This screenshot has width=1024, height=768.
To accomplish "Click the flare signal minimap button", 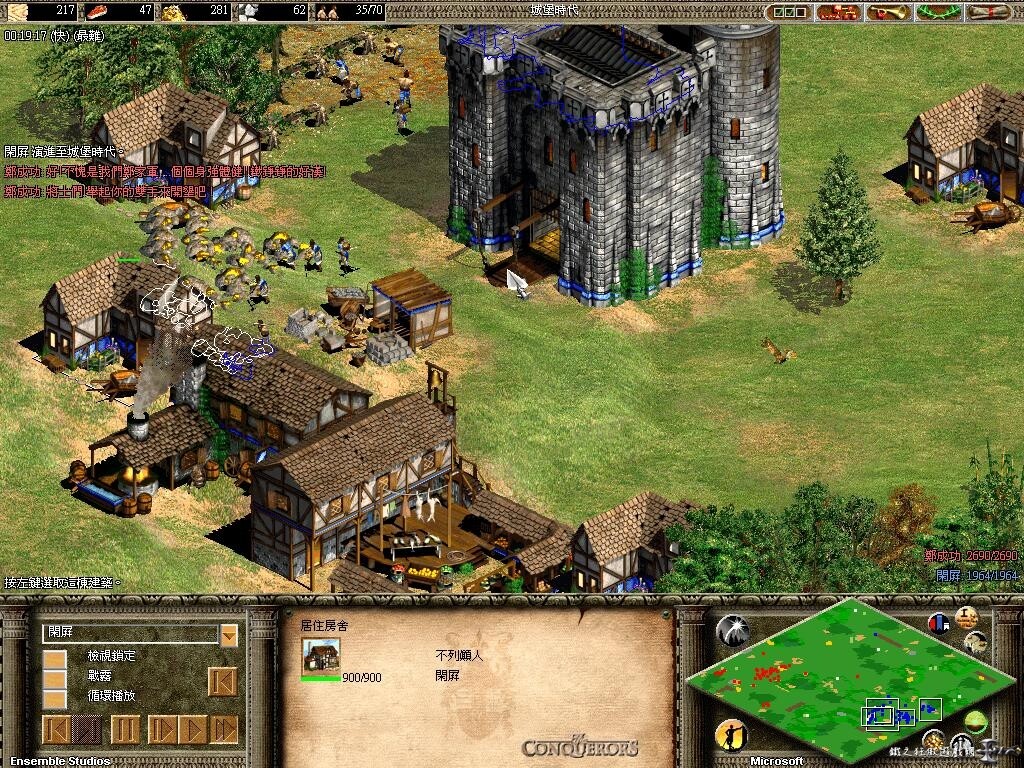I will click(x=732, y=630).
